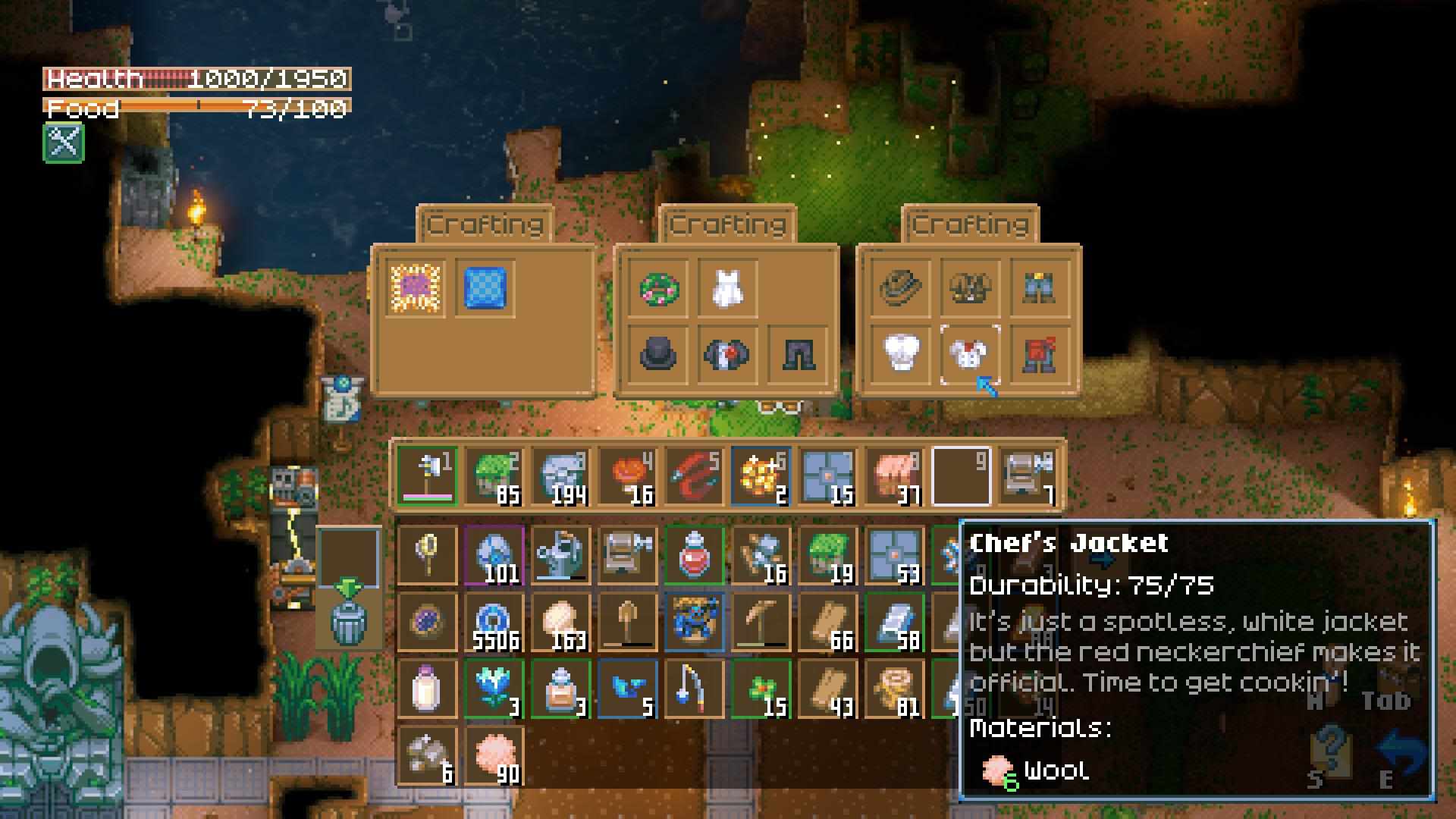1456x819 pixels.
Task: Craft the Chef's Jacket recipe
Action: point(970,354)
